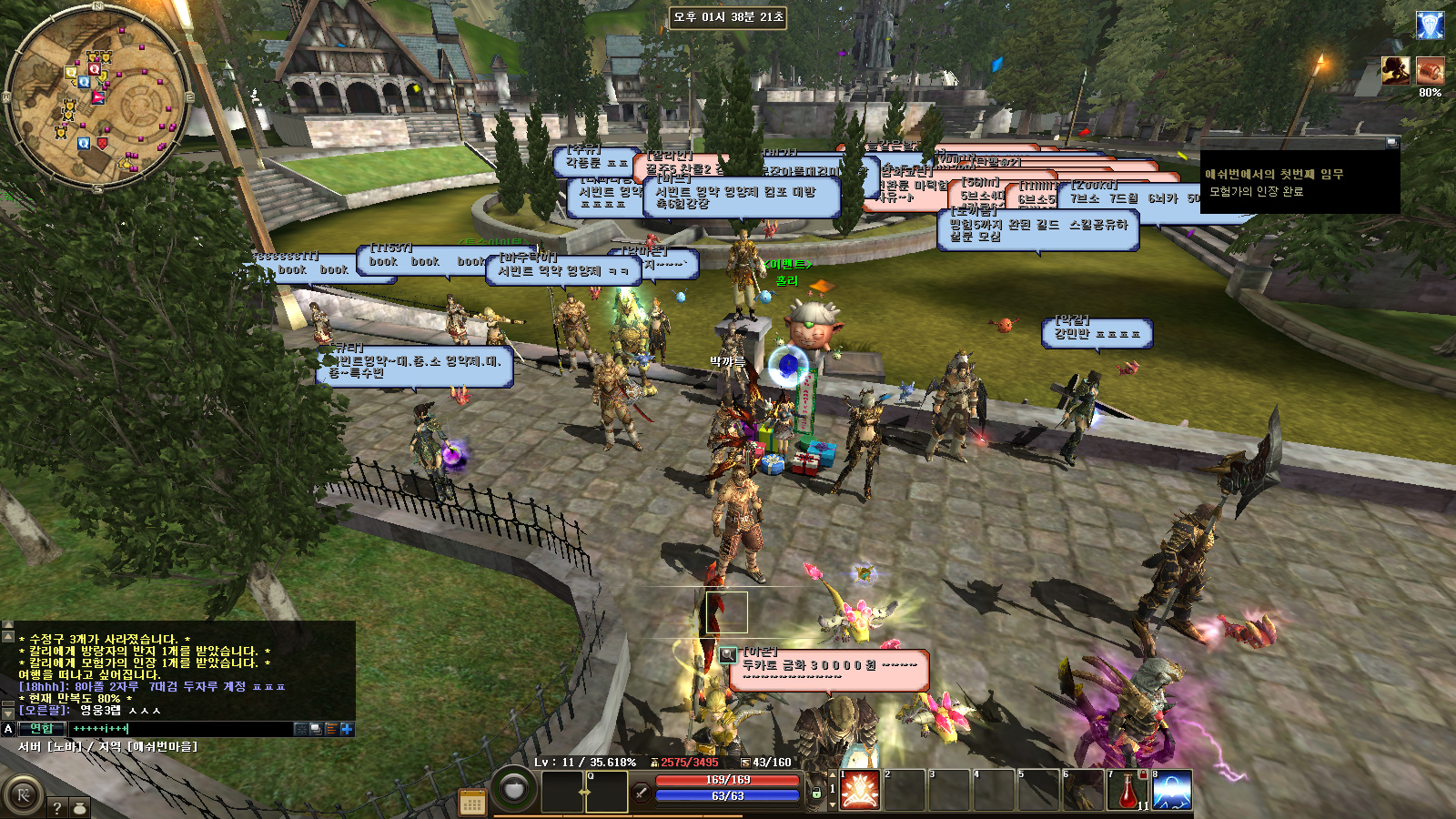
Task: Open the orange list chat options icon
Action: (331, 729)
